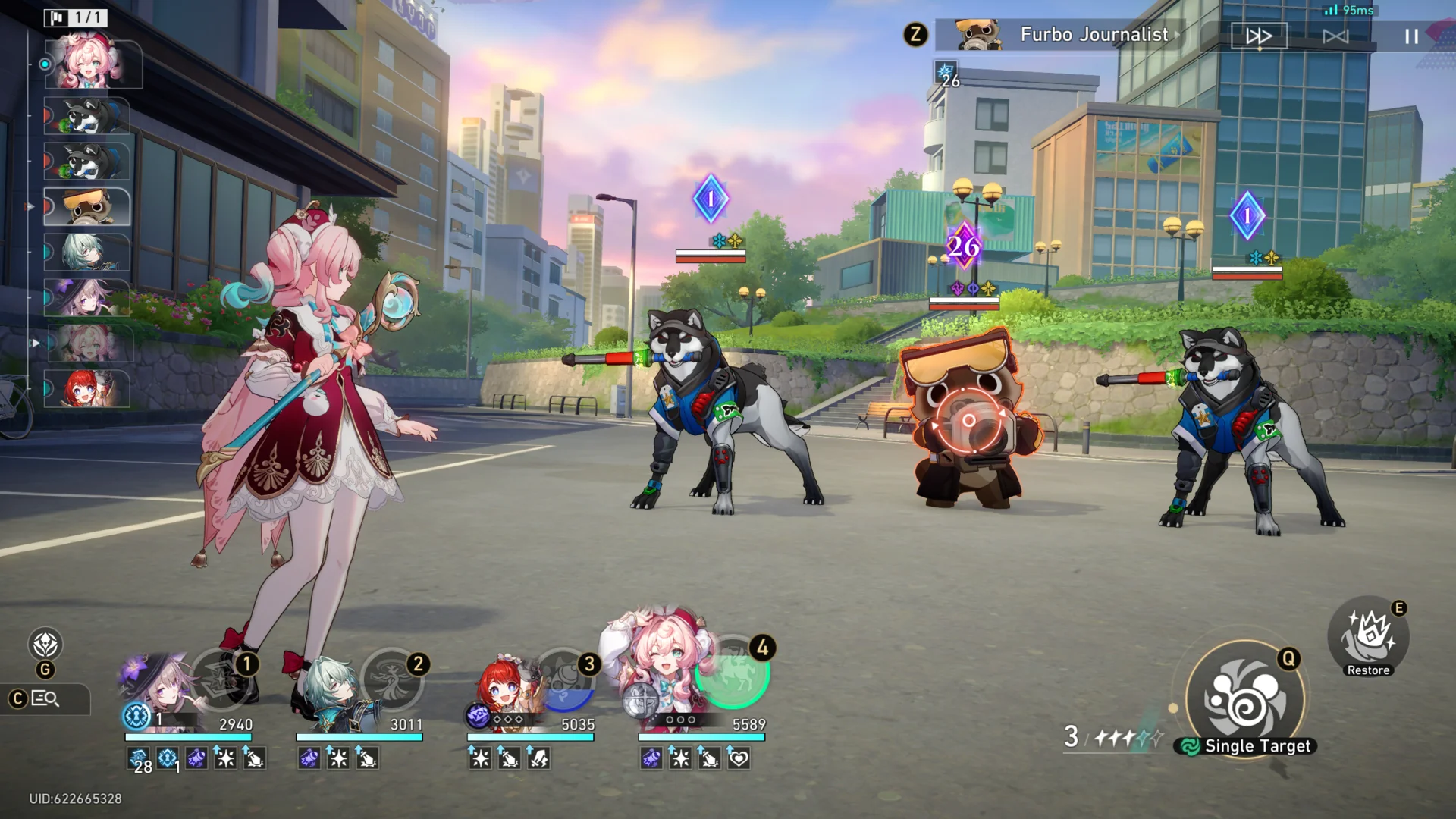
Task: Toggle auto-battle mode
Action: [1335, 36]
